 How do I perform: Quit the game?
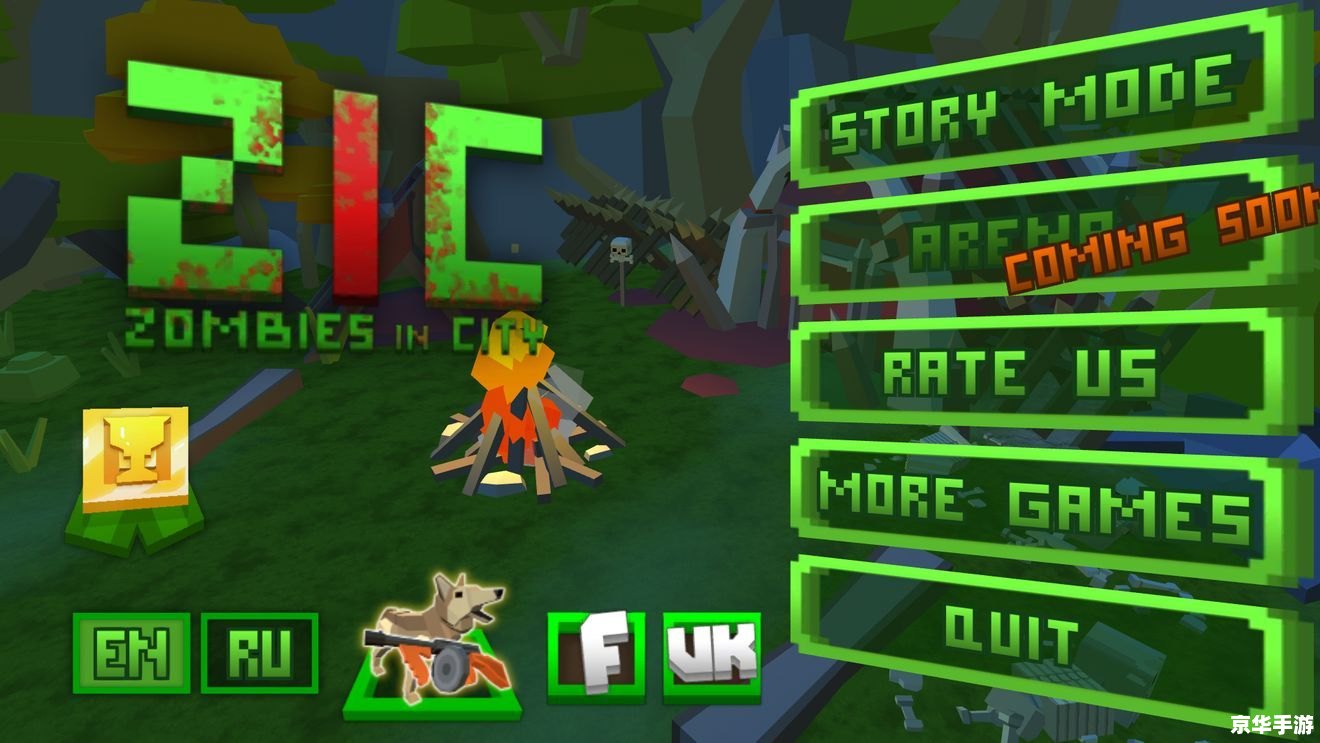pos(1015,632)
